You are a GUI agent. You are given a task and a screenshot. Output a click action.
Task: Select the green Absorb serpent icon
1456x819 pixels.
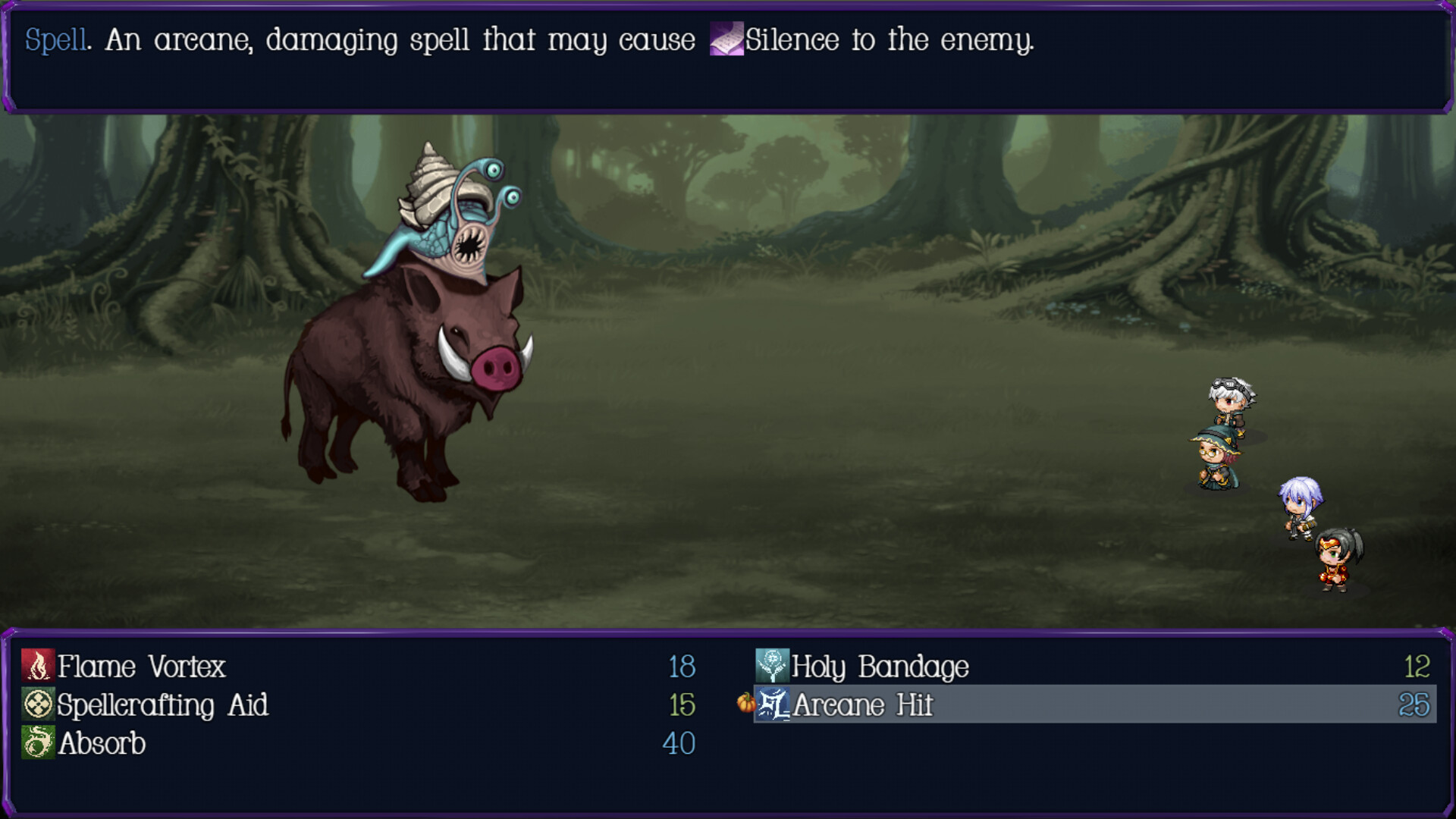click(x=36, y=744)
